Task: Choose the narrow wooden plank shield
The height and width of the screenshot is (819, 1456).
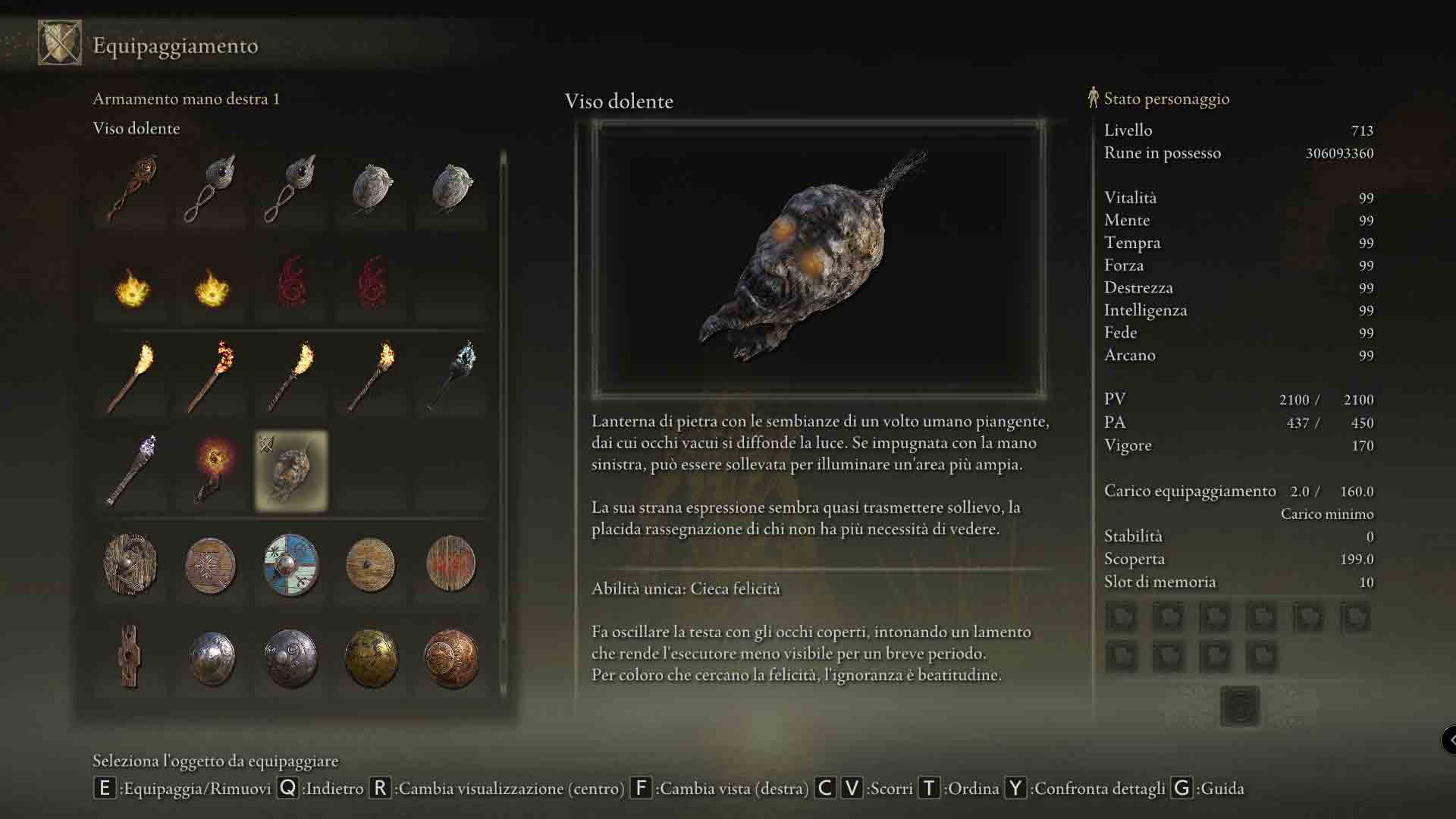Action: (130, 657)
